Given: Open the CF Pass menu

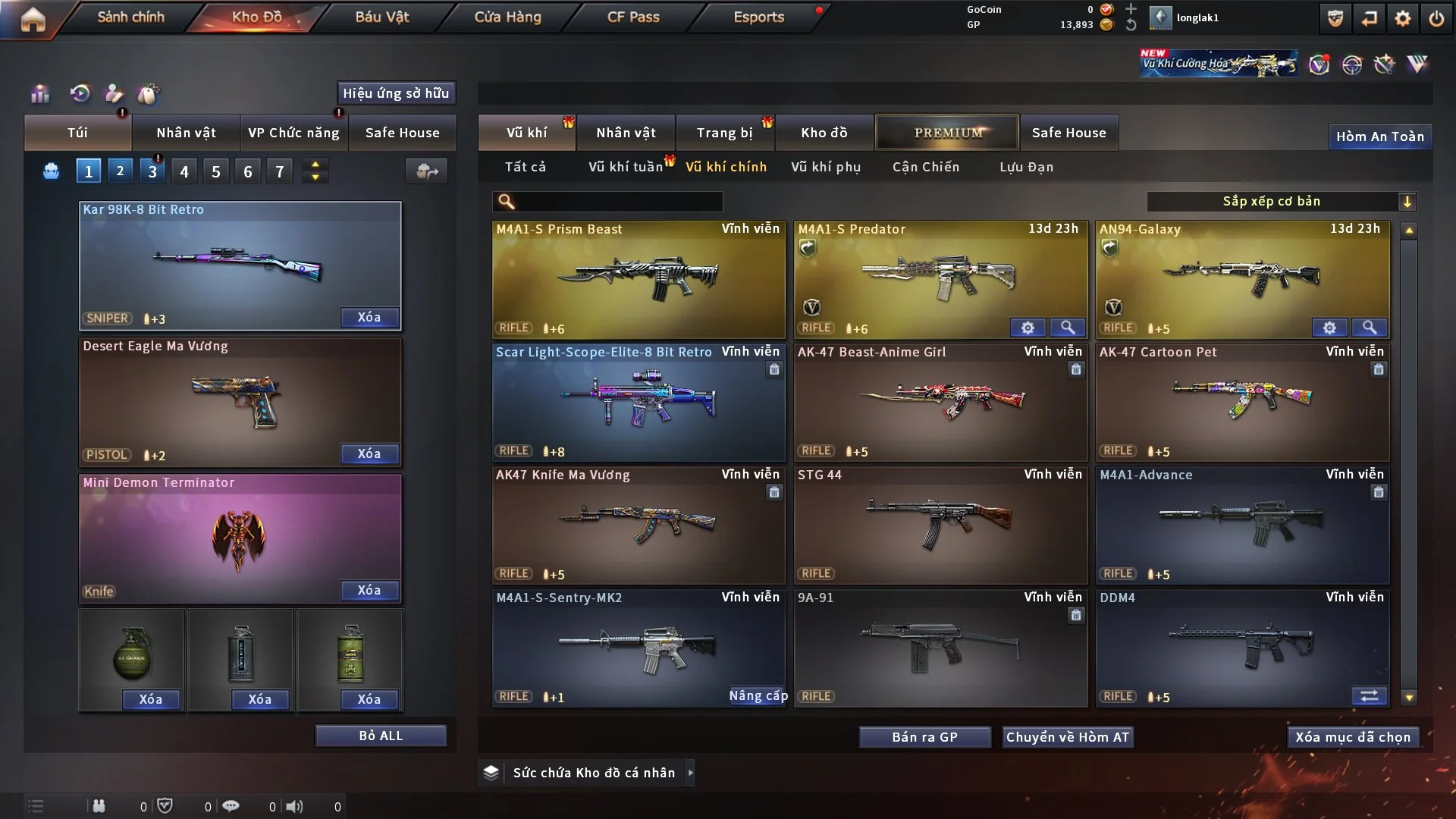Looking at the screenshot, I should point(633,17).
